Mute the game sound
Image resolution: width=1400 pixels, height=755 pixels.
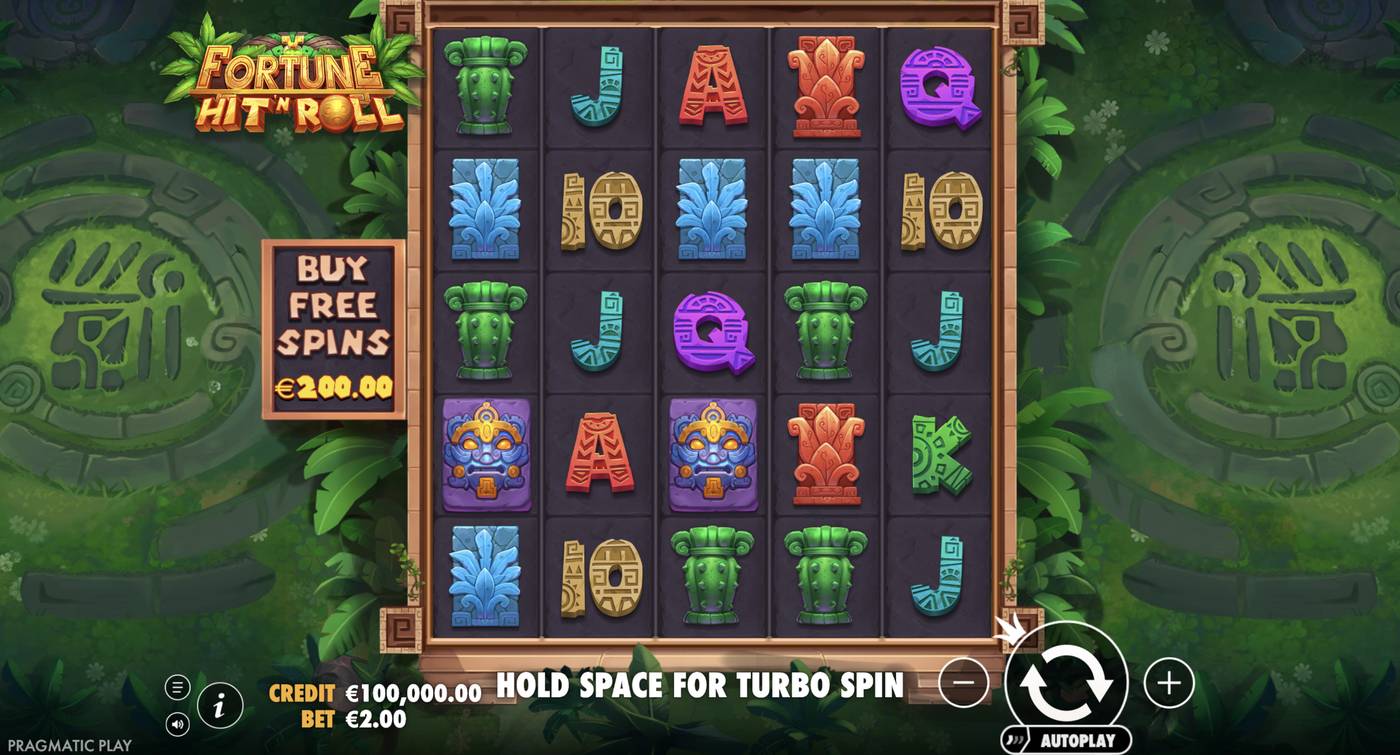180,722
